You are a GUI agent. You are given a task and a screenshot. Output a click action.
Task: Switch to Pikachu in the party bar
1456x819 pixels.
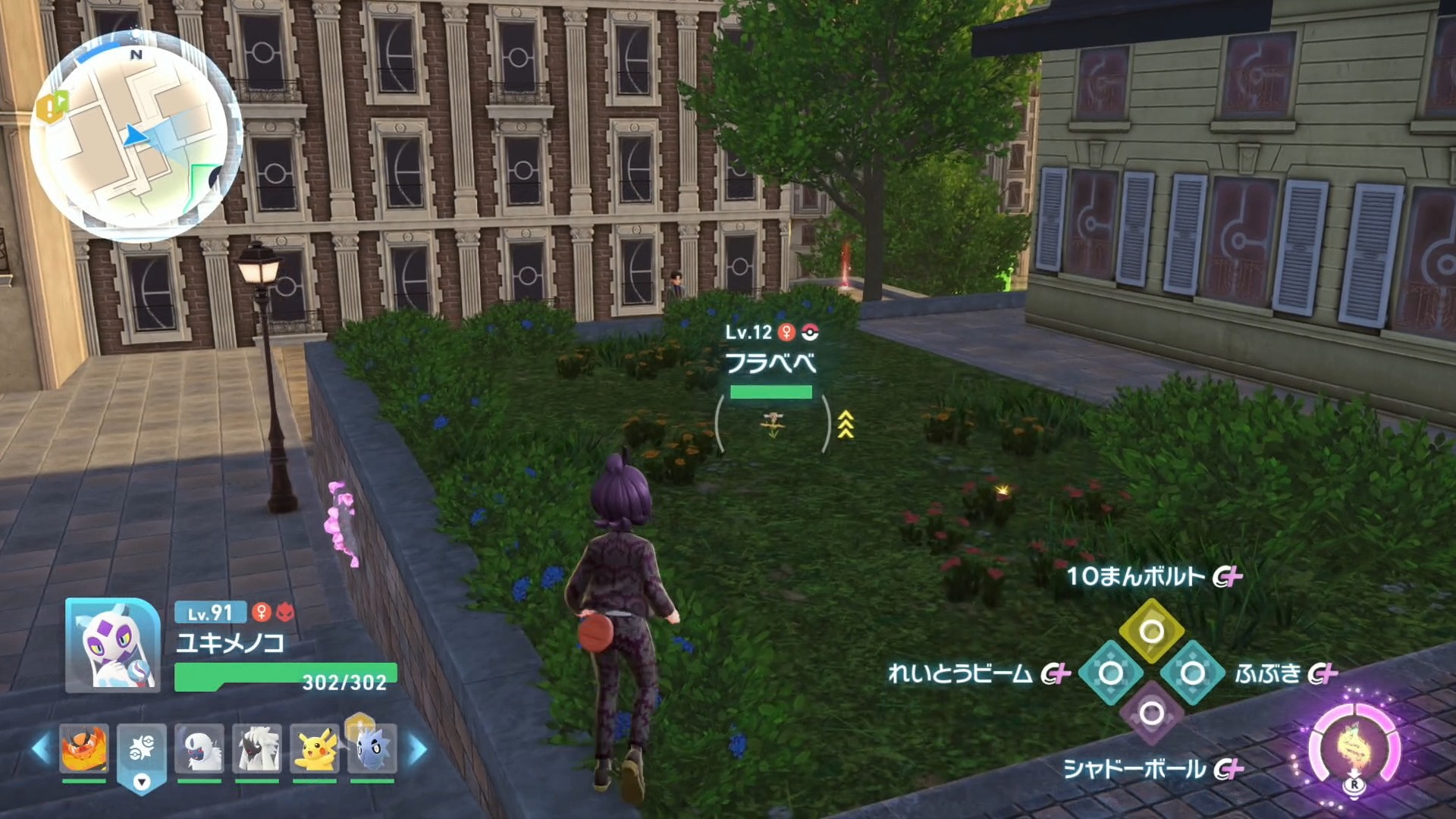315,749
